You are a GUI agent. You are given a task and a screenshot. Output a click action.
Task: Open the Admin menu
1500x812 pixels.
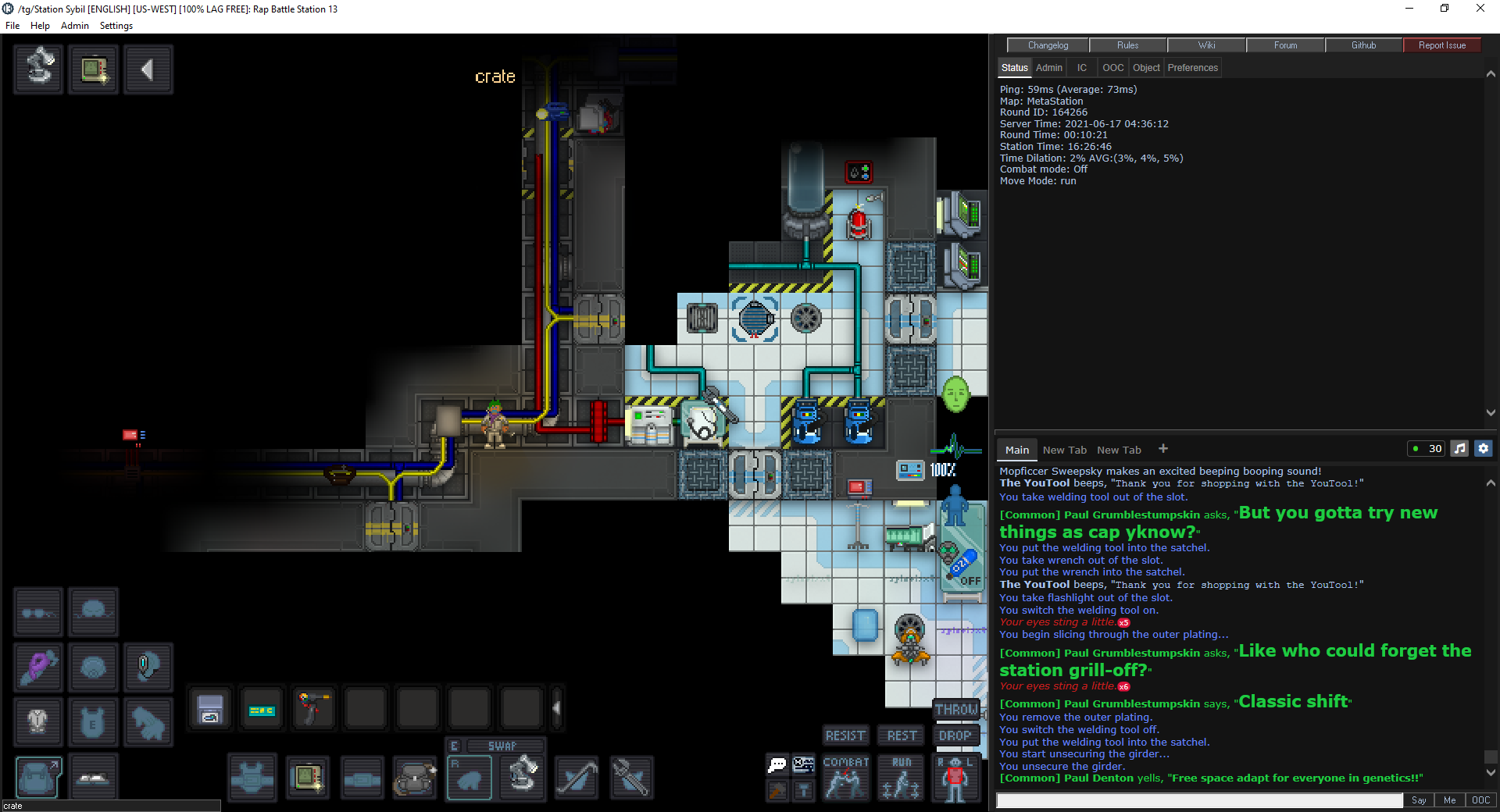74,25
